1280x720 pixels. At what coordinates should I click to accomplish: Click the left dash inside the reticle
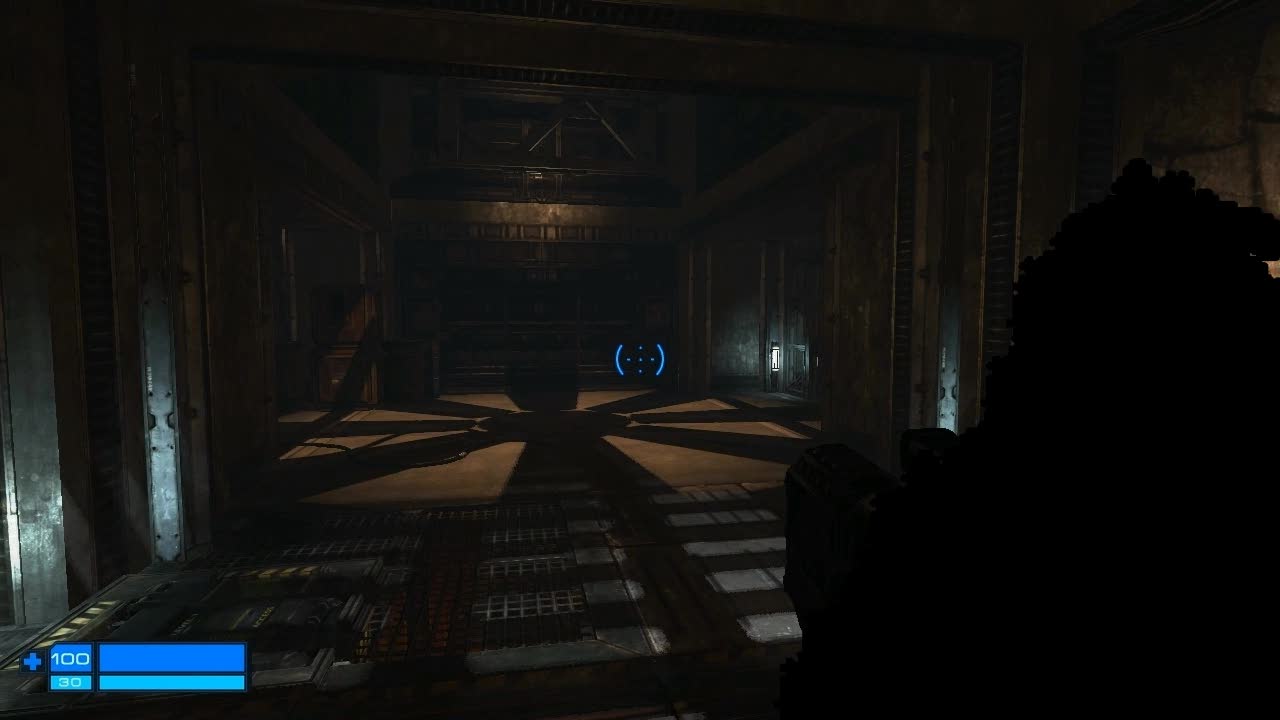(x=630, y=358)
